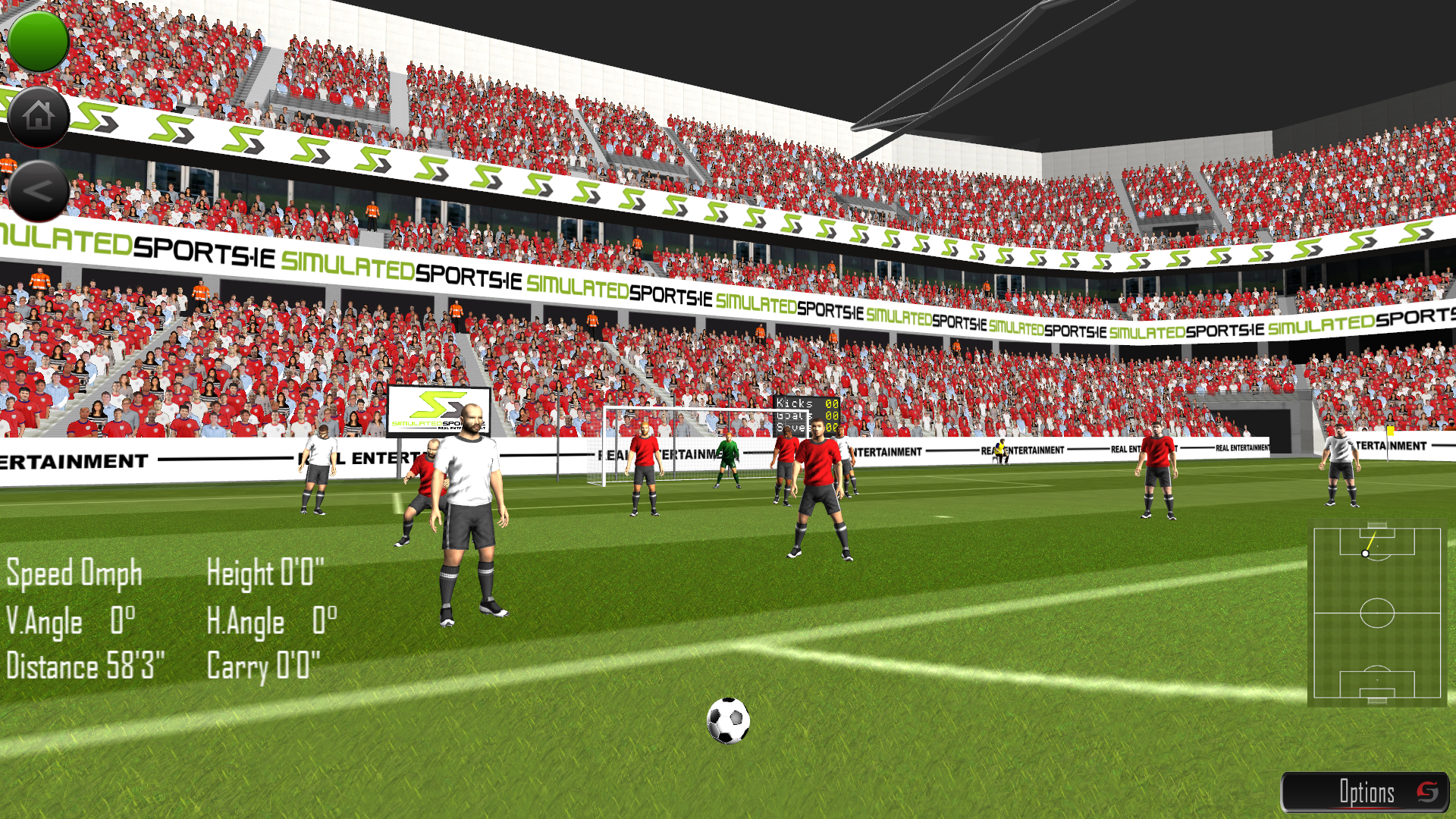Screen dimensions: 1456x819
Task: Toggle the Speed 0mph readout
Action: tap(73, 574)
